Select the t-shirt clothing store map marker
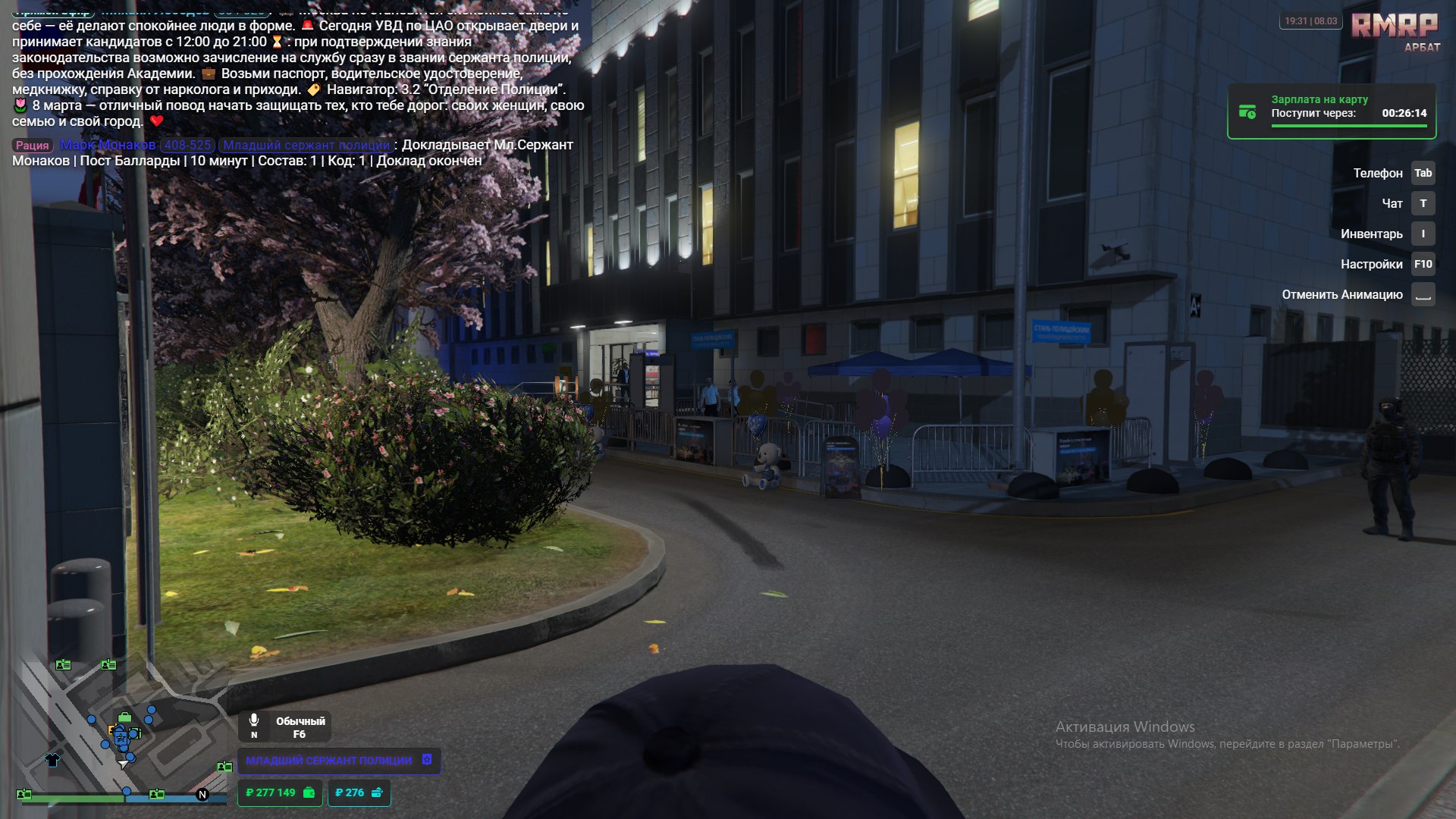This screenshot has height=819, width=1456. click(52, 759)
